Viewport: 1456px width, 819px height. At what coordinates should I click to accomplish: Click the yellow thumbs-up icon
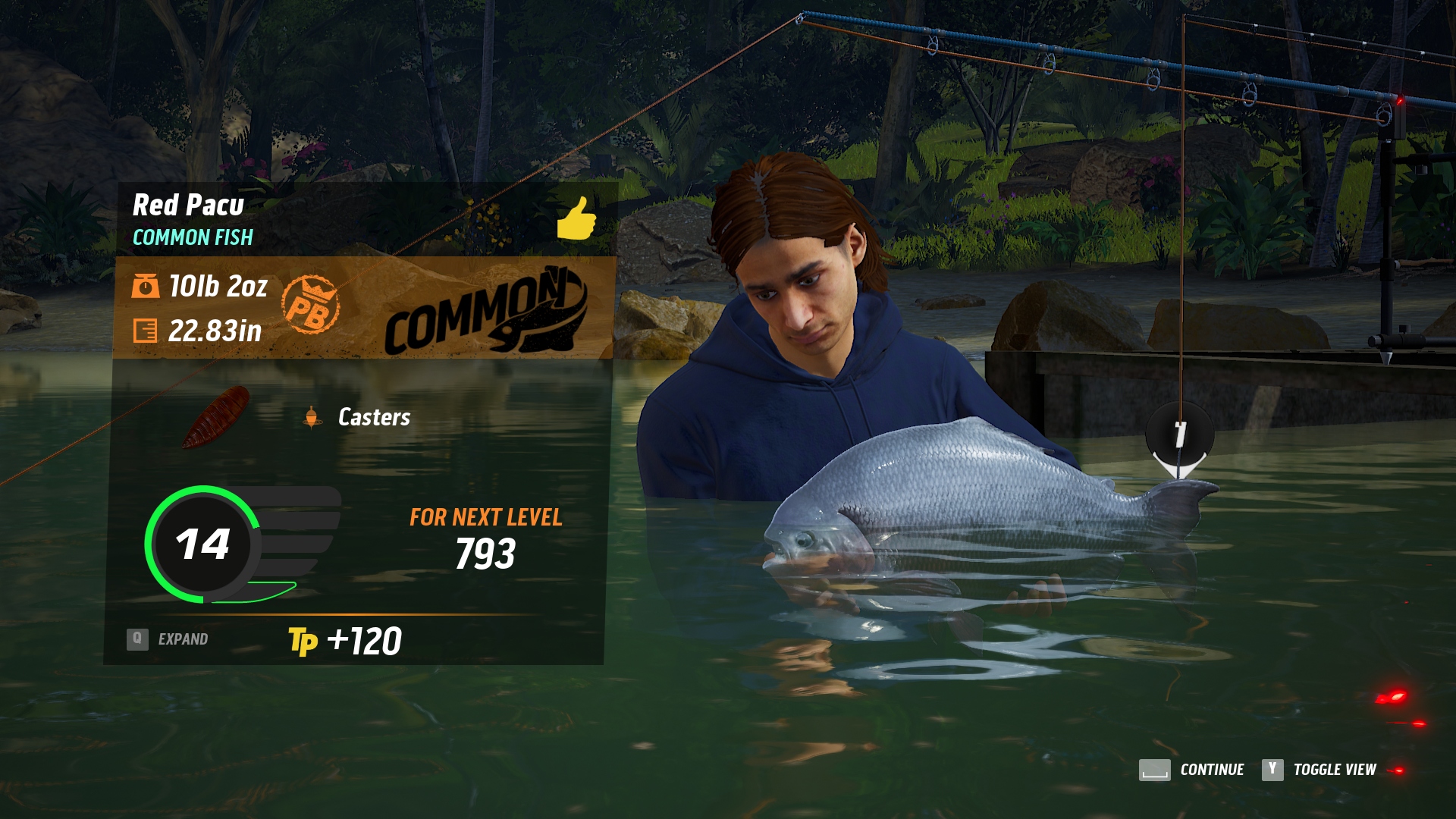[x=576, y=218]
